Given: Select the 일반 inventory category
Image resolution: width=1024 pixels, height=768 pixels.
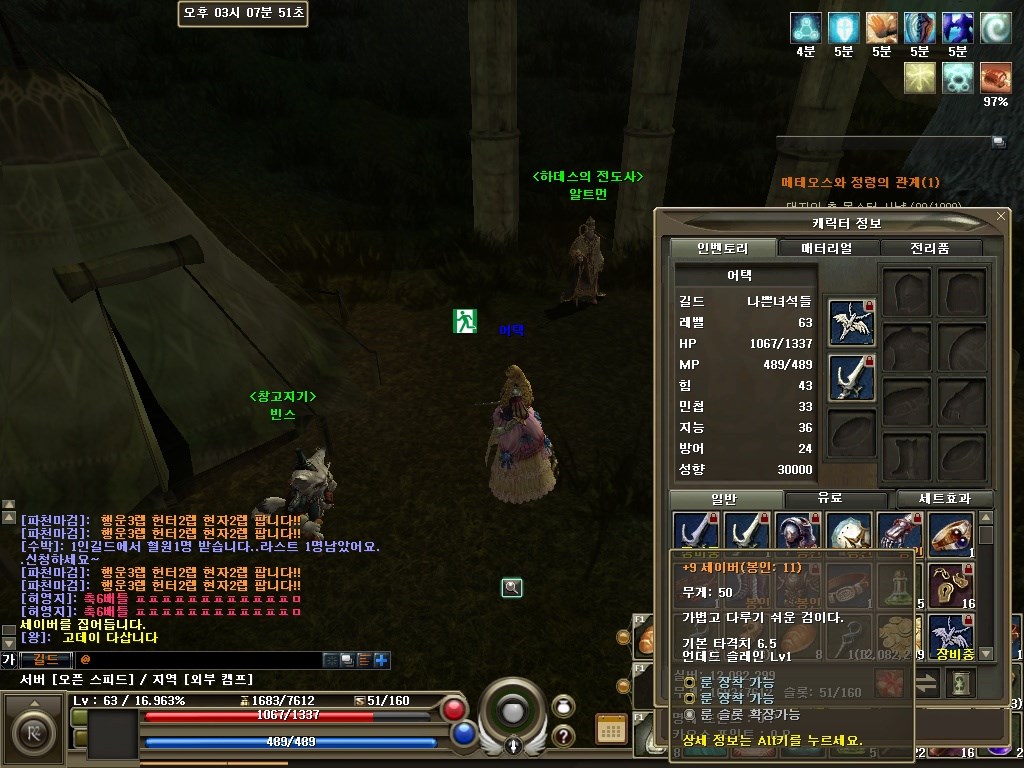Looking at the screenshot, I should point(723,498).
